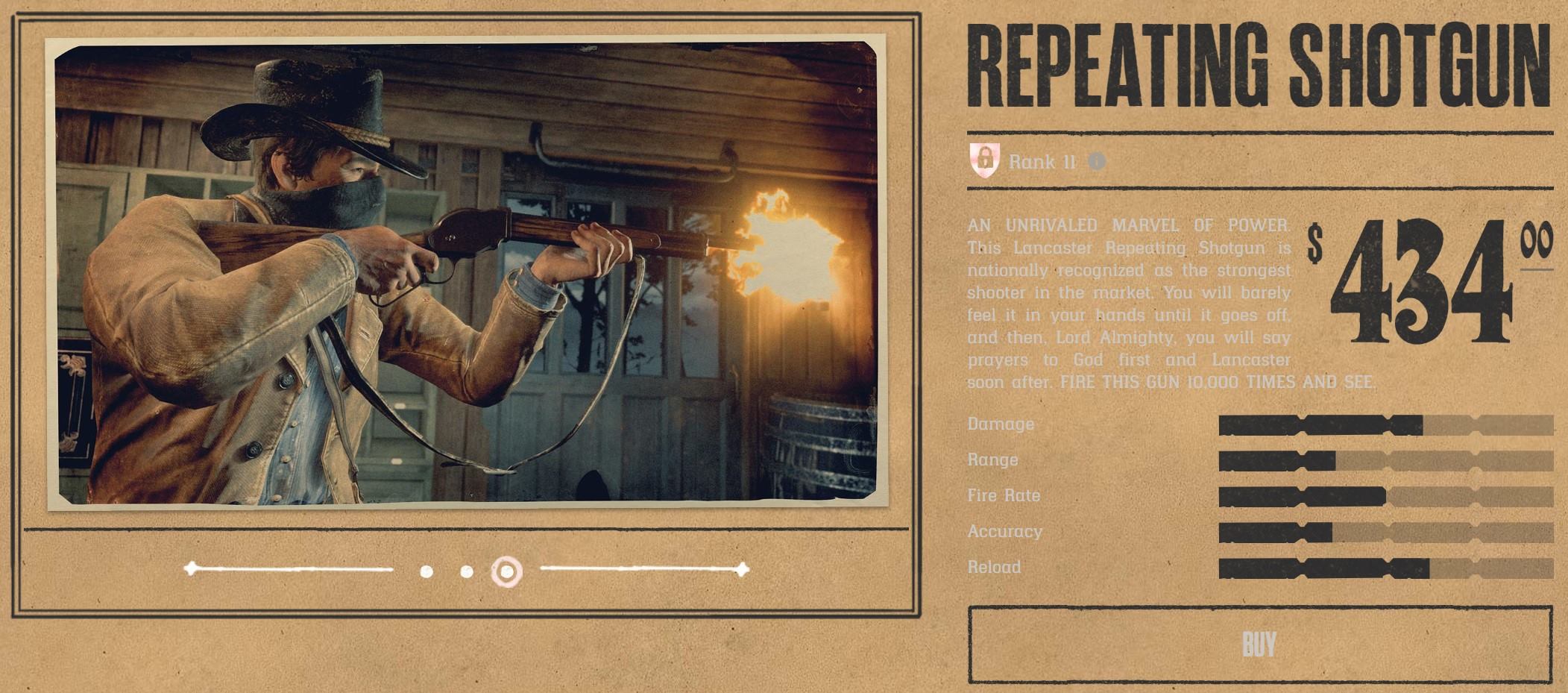This screenshot has width=1568, height=693.
Task: Select the middle carousel dot
Action: (467, 571)
